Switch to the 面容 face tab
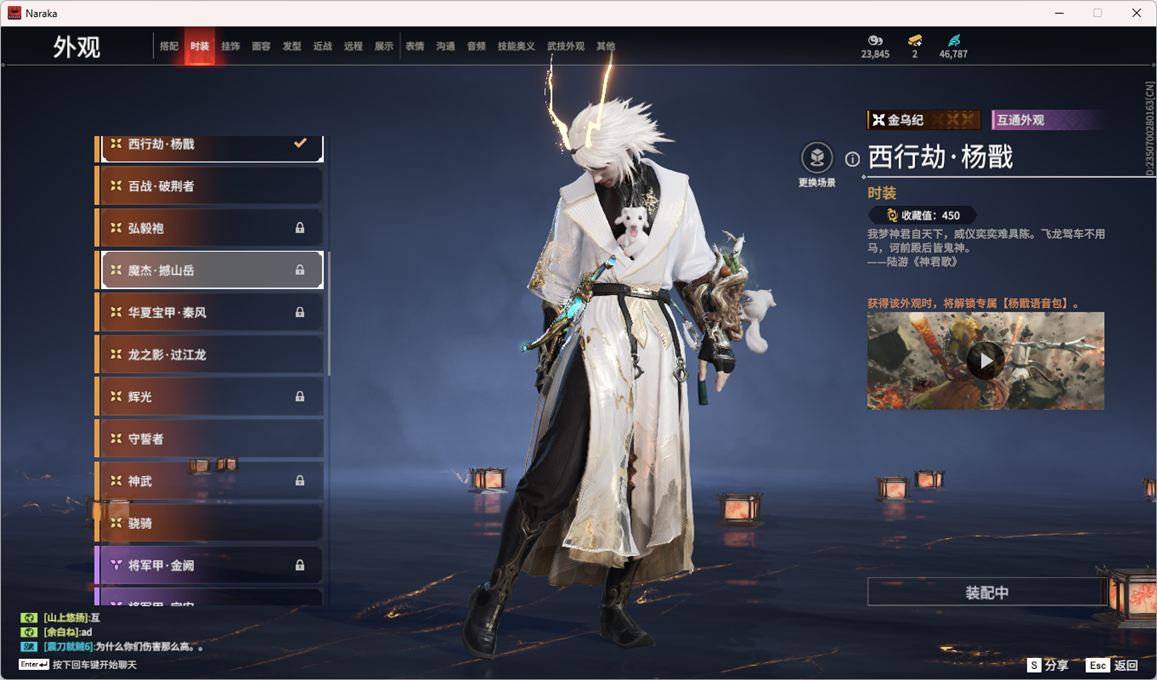 pos(261,46)
